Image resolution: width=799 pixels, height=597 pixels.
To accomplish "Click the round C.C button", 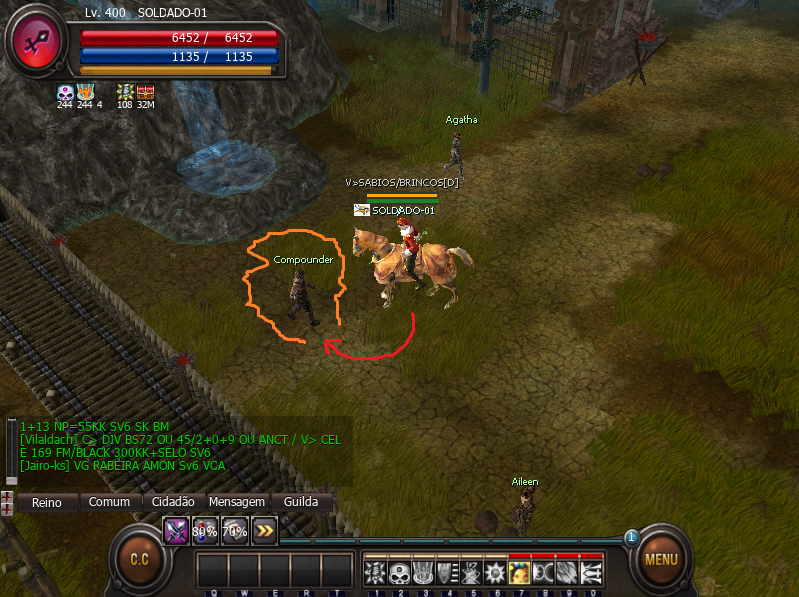I will click(139, 559).
